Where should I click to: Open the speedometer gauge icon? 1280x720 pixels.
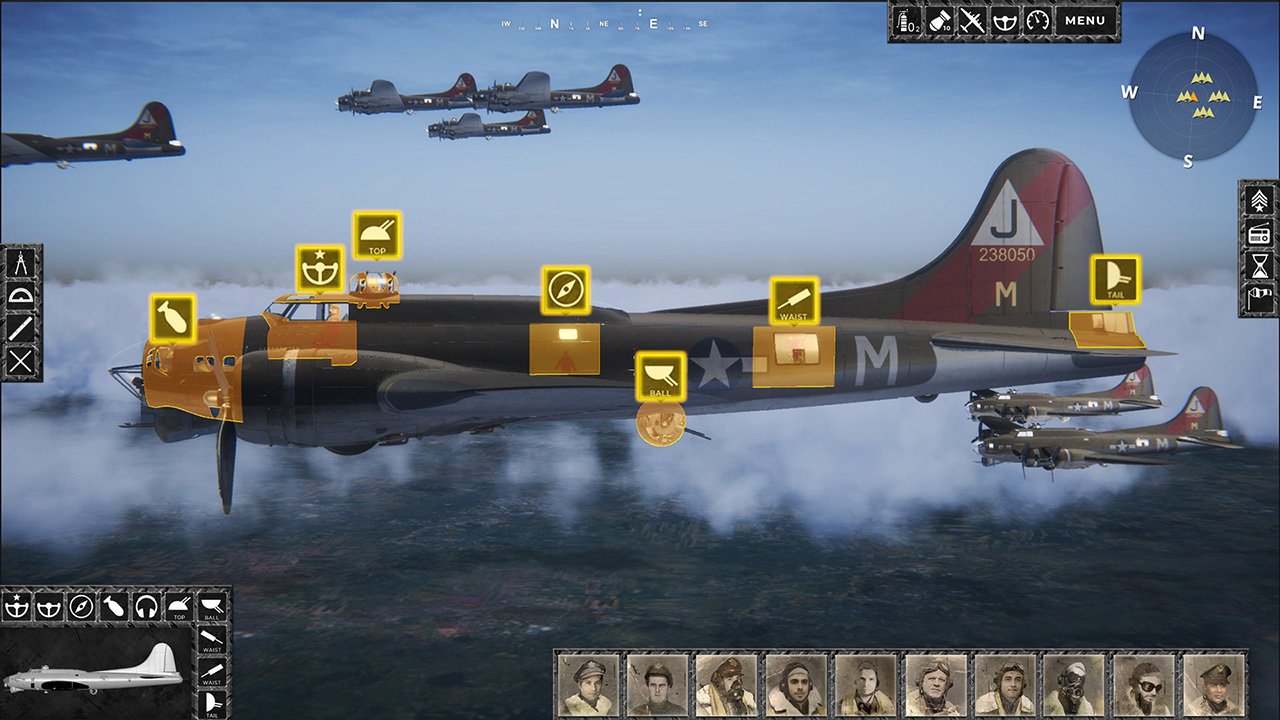[1037, 21]
